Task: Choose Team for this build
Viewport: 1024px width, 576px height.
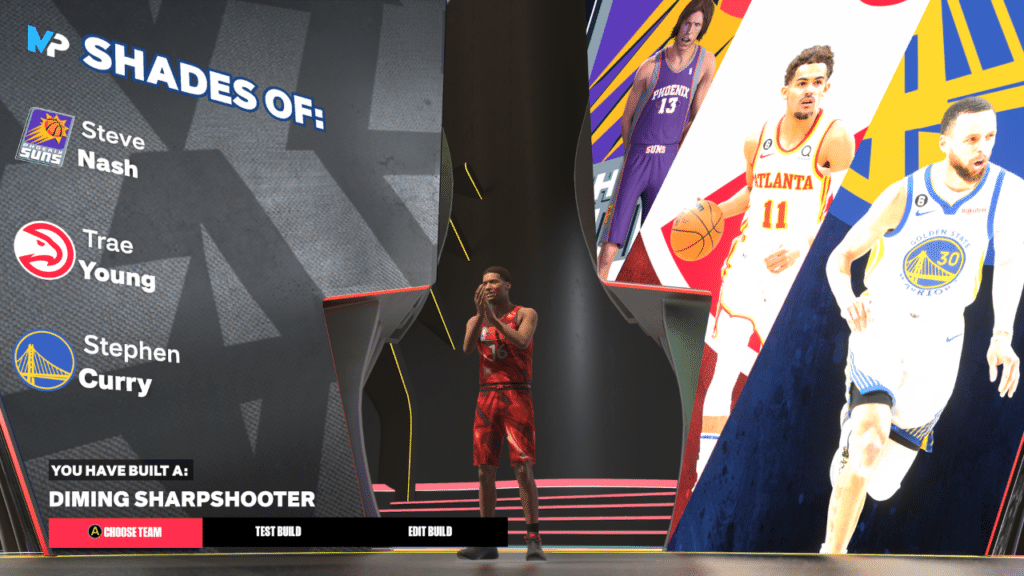Action: (125, 532)
